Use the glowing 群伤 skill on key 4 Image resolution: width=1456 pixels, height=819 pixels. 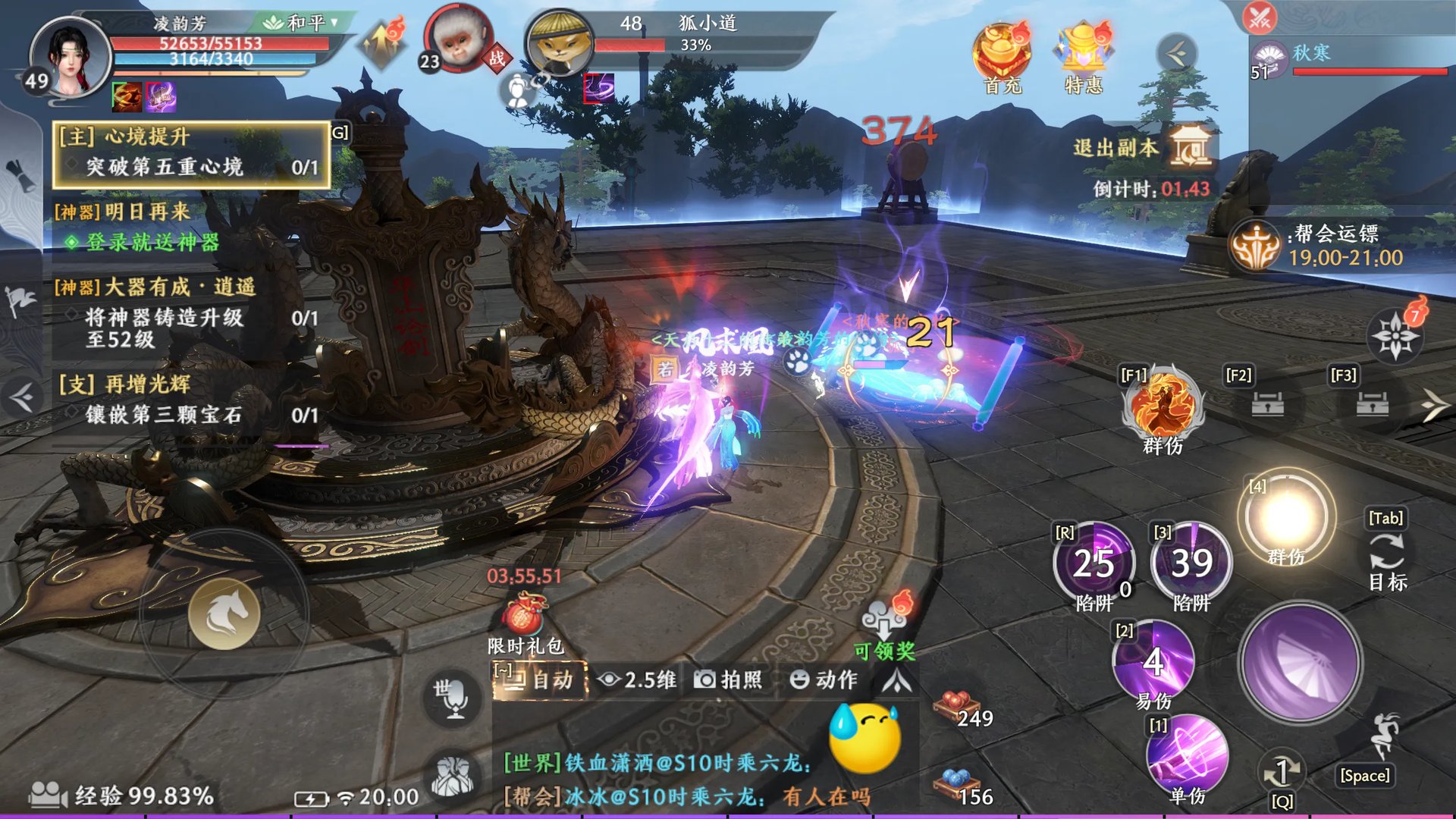(x=1286, y=517)
